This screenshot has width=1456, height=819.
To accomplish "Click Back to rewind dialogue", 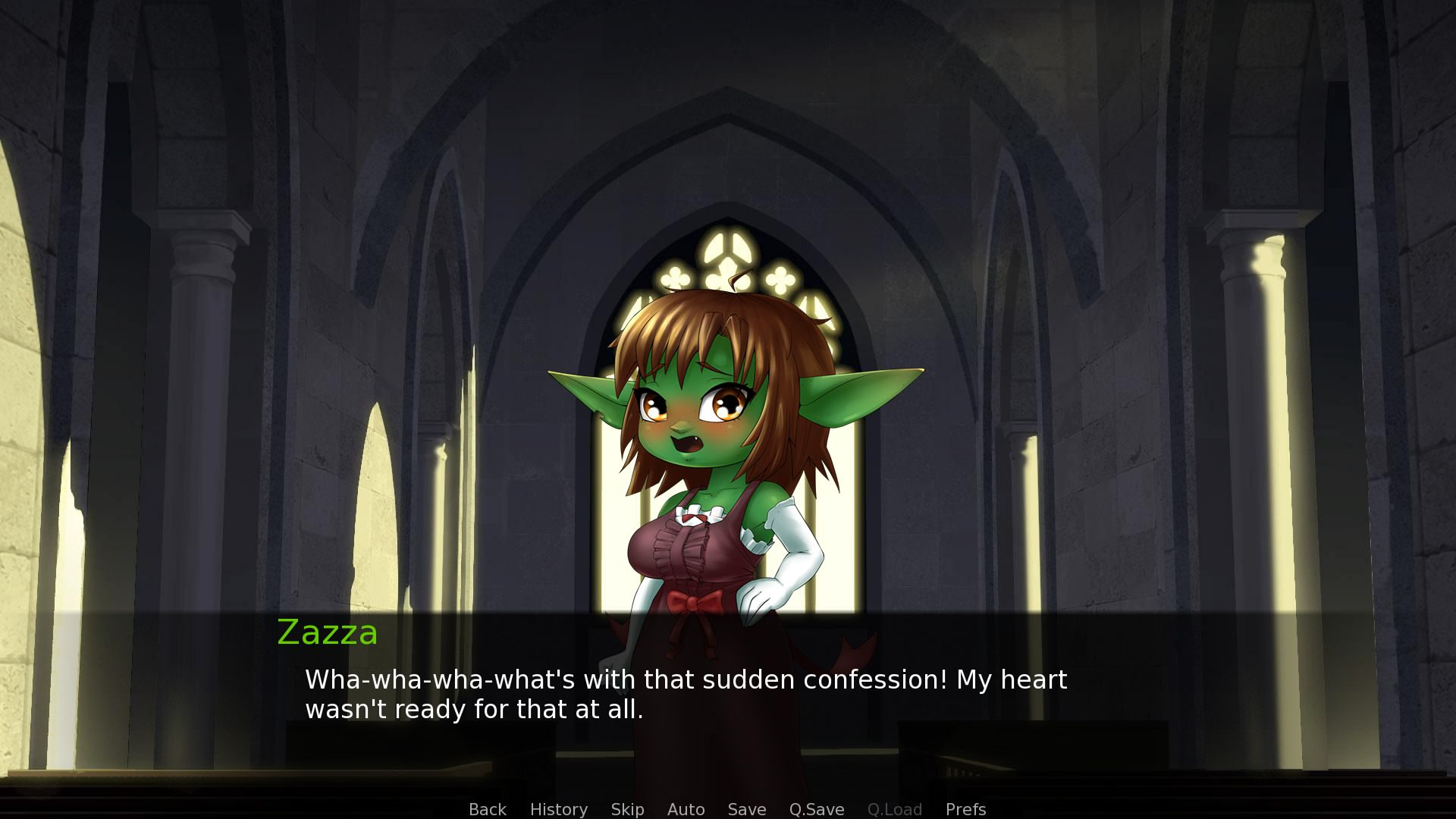I will (488, 809).
